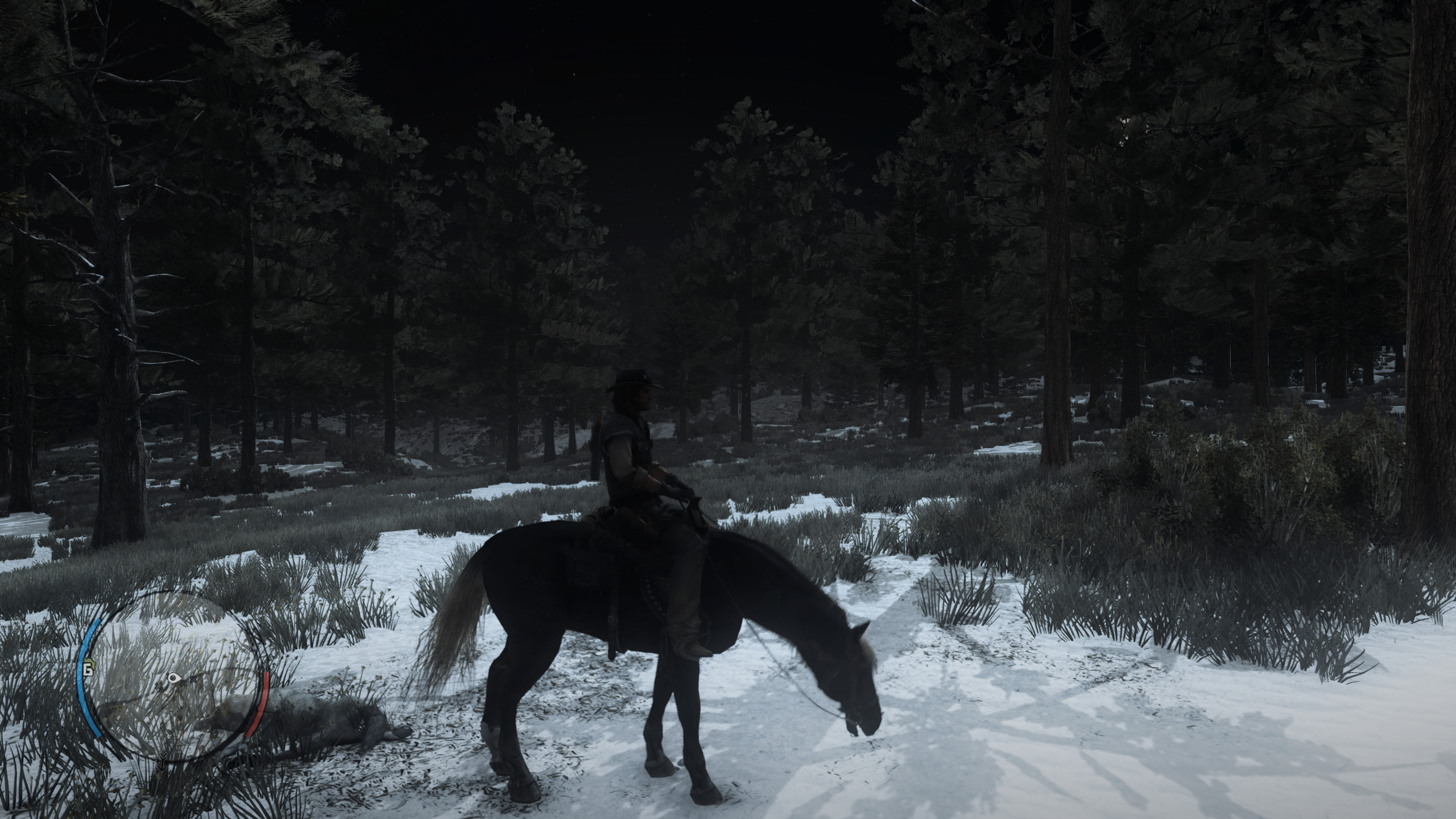Click the rightmost X kill marker on the minimap
The image size is (1456, 819).
pos(193,679)
